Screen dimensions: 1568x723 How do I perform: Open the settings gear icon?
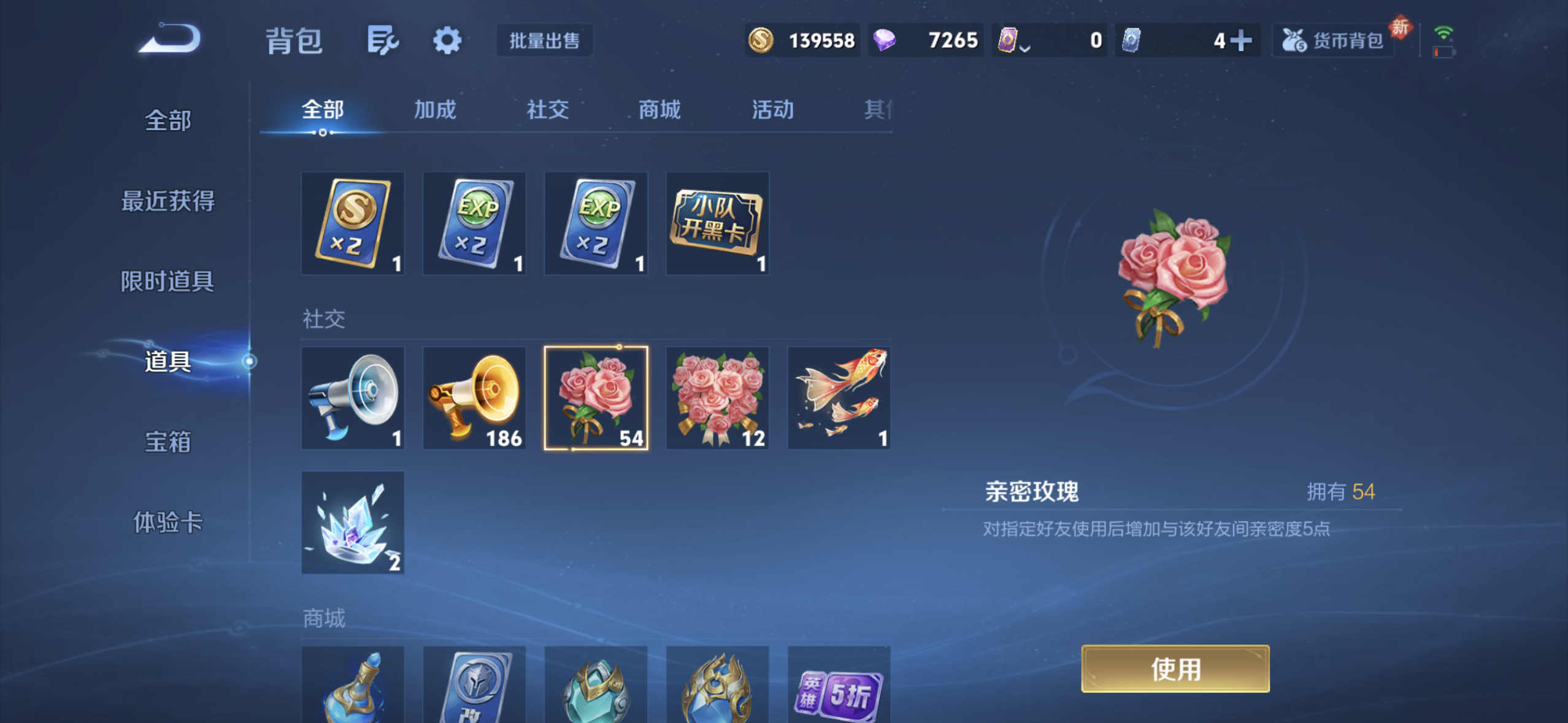[x=447, y=40]
